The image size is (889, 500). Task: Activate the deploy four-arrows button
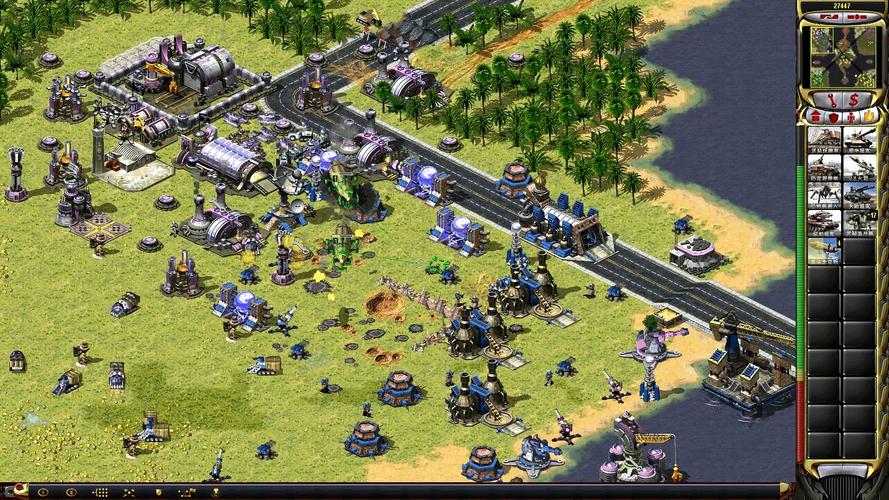(128, 492)
